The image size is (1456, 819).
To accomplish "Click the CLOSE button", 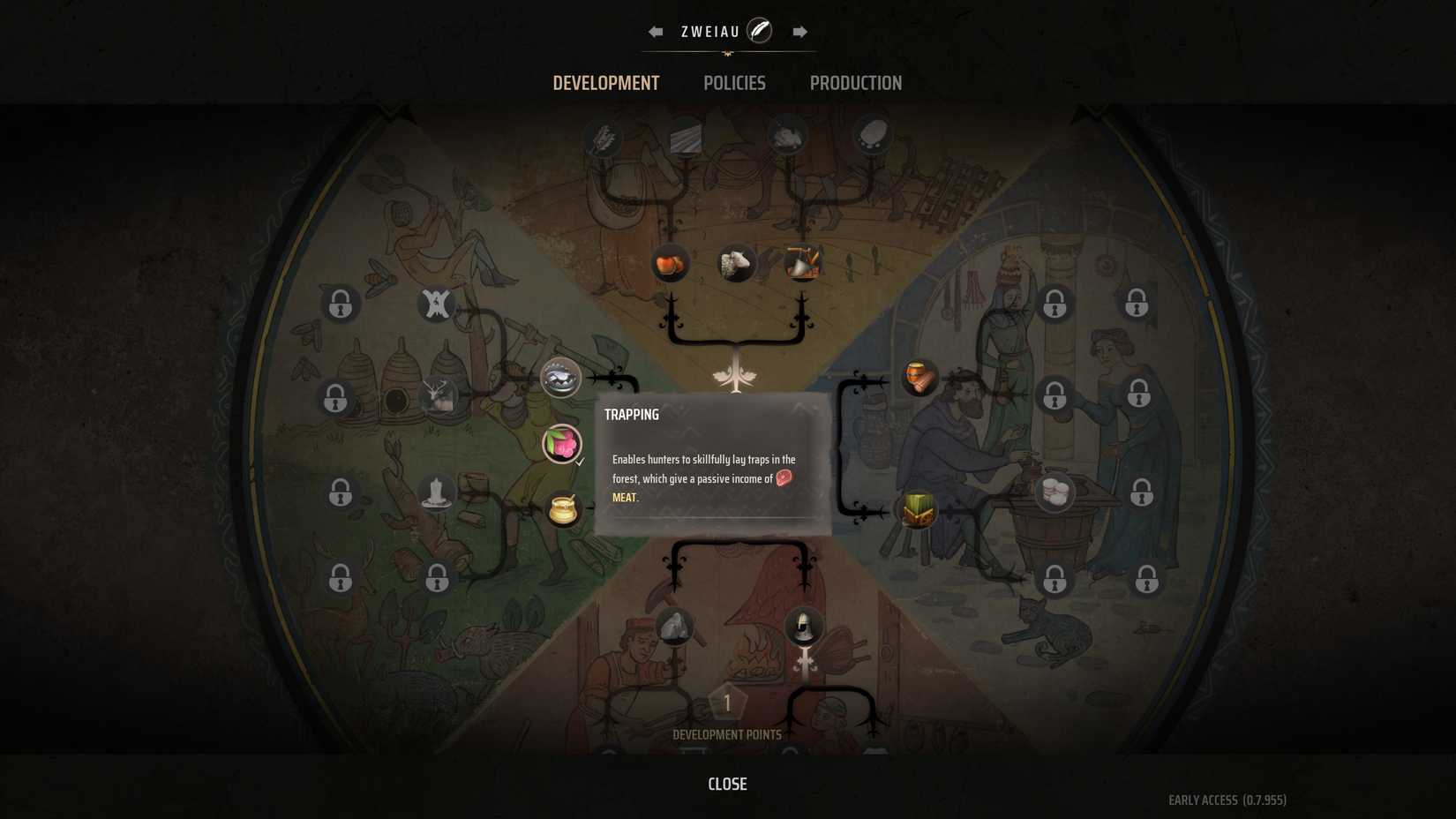I will click(x=726, y=784).
